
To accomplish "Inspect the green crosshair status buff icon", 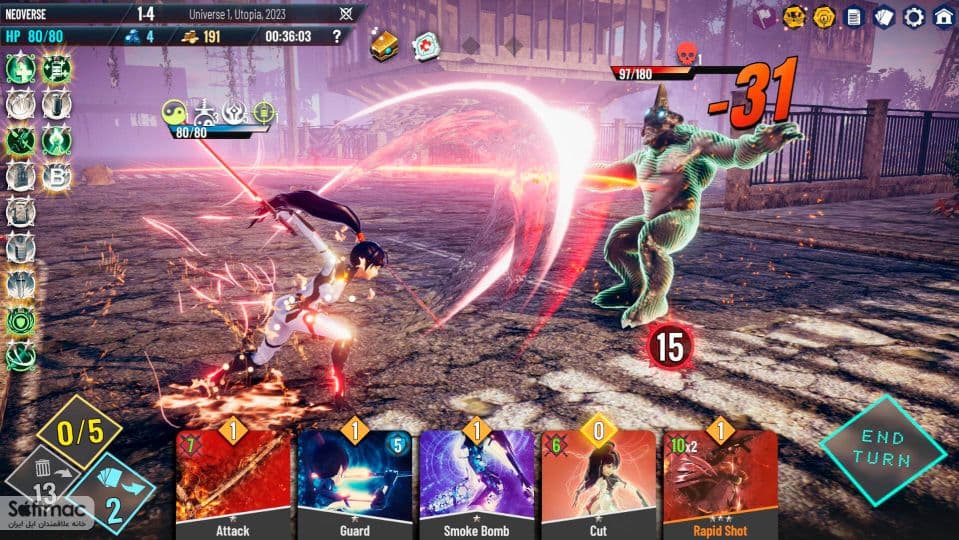I will coord(264,111).
